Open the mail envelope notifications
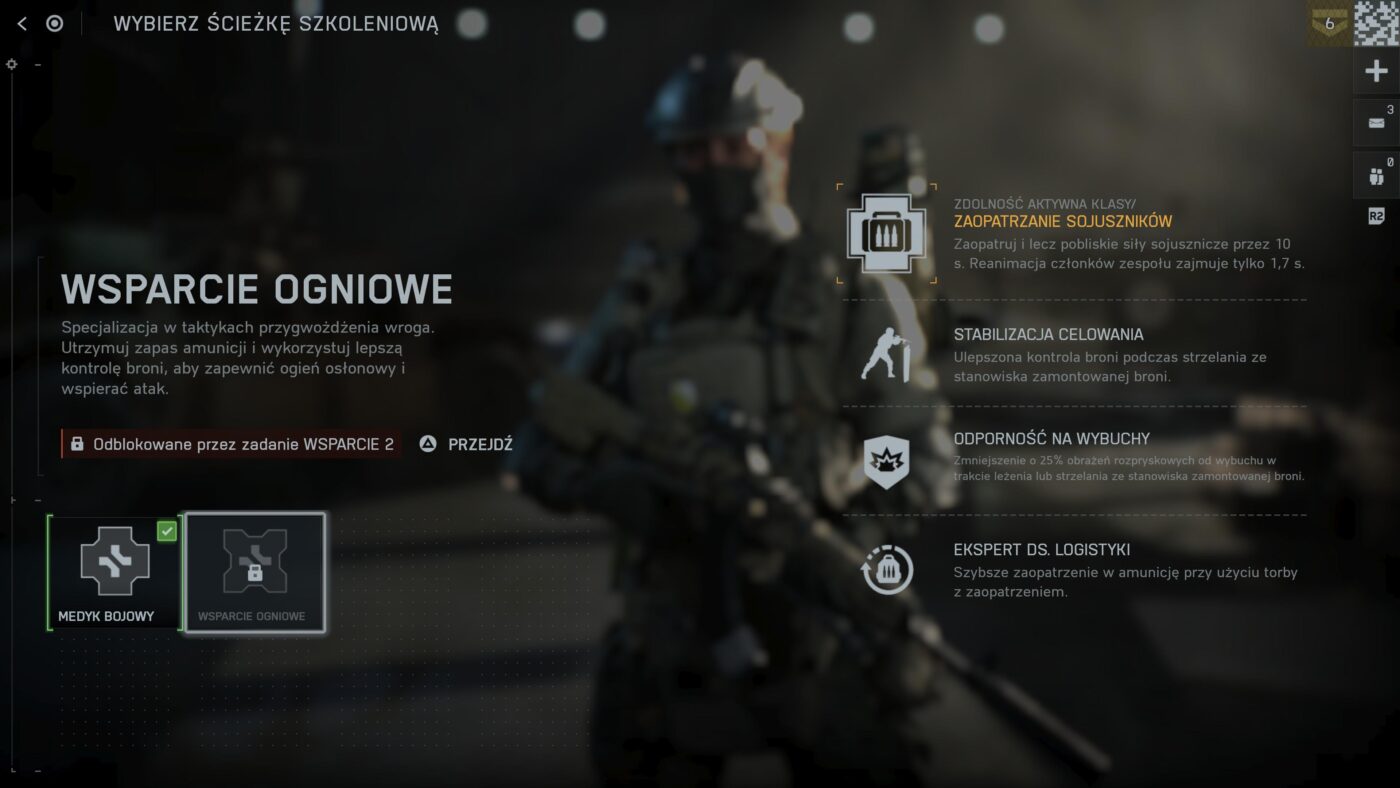This screenshot has height=788, width=1400. 1376,123
